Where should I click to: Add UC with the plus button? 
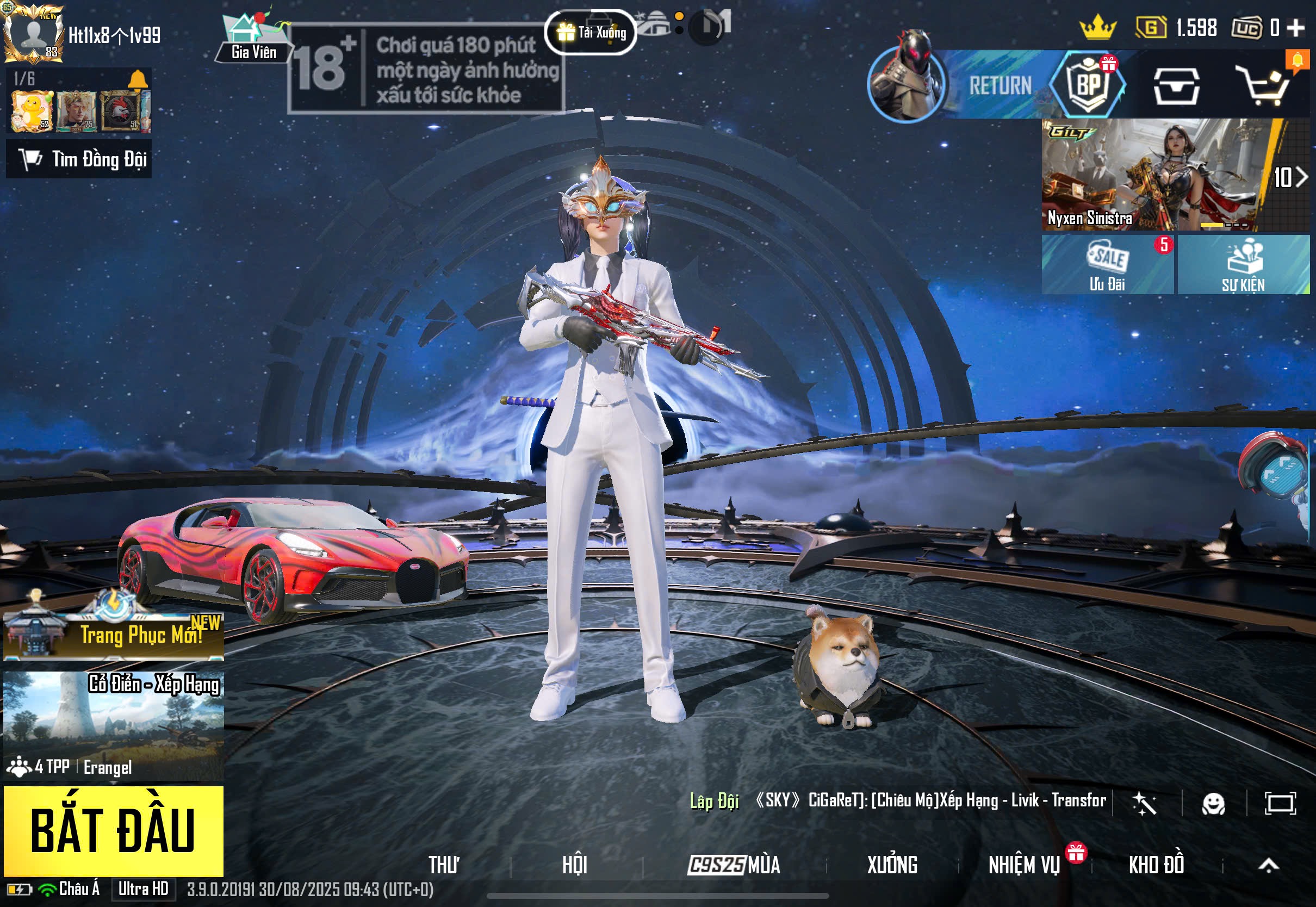click(1295, 27)
